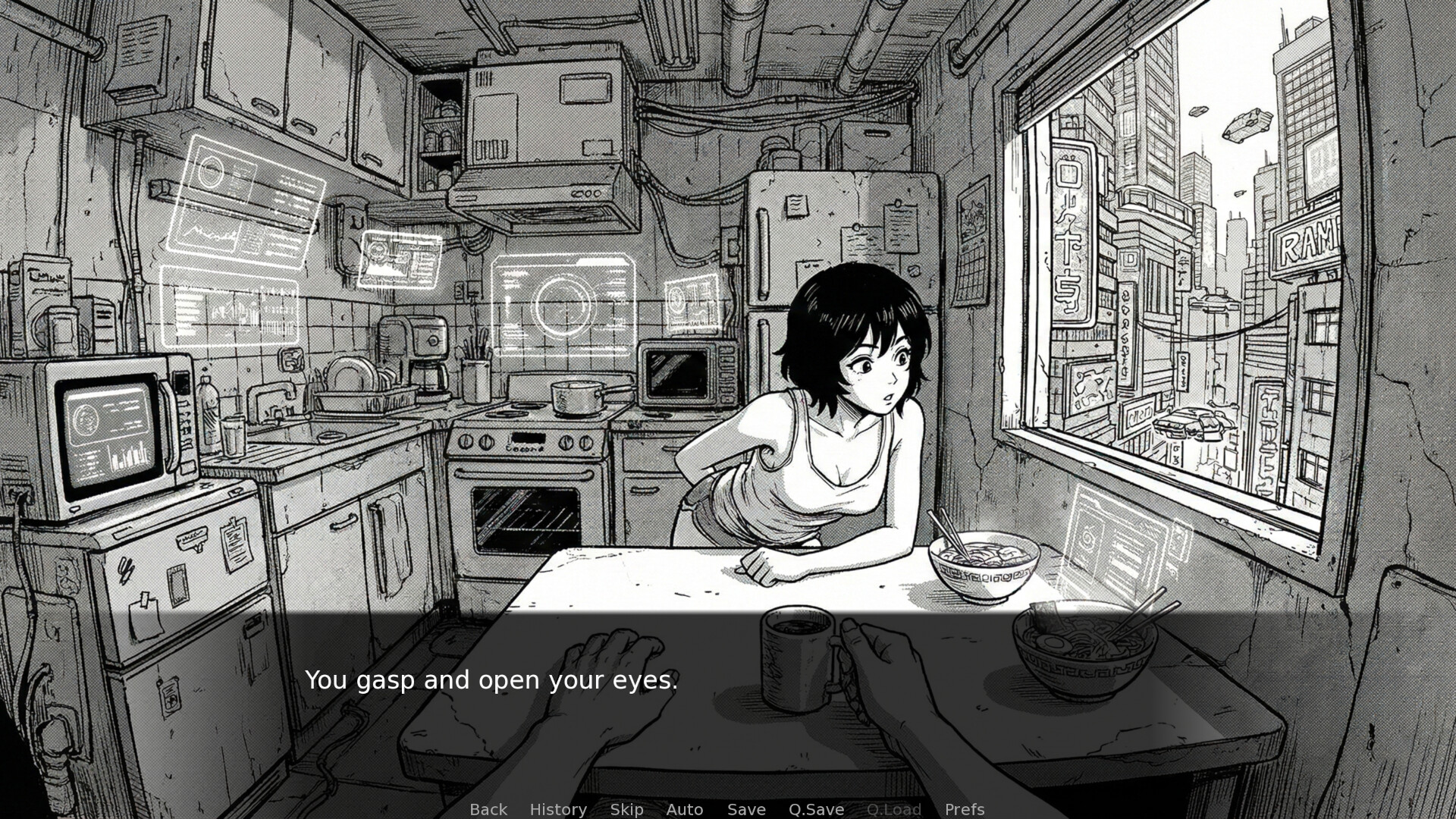Open the Prefs settings screen
The height and width of the screenshot is (819, 1456).
pos(964,809)
